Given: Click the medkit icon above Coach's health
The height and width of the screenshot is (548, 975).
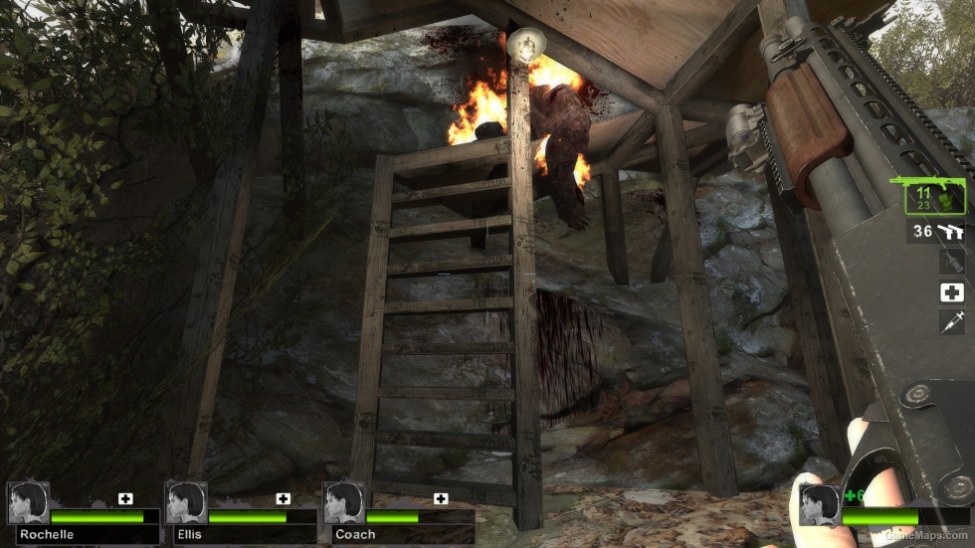Looking at the screenshot, I should pos(441,498).
